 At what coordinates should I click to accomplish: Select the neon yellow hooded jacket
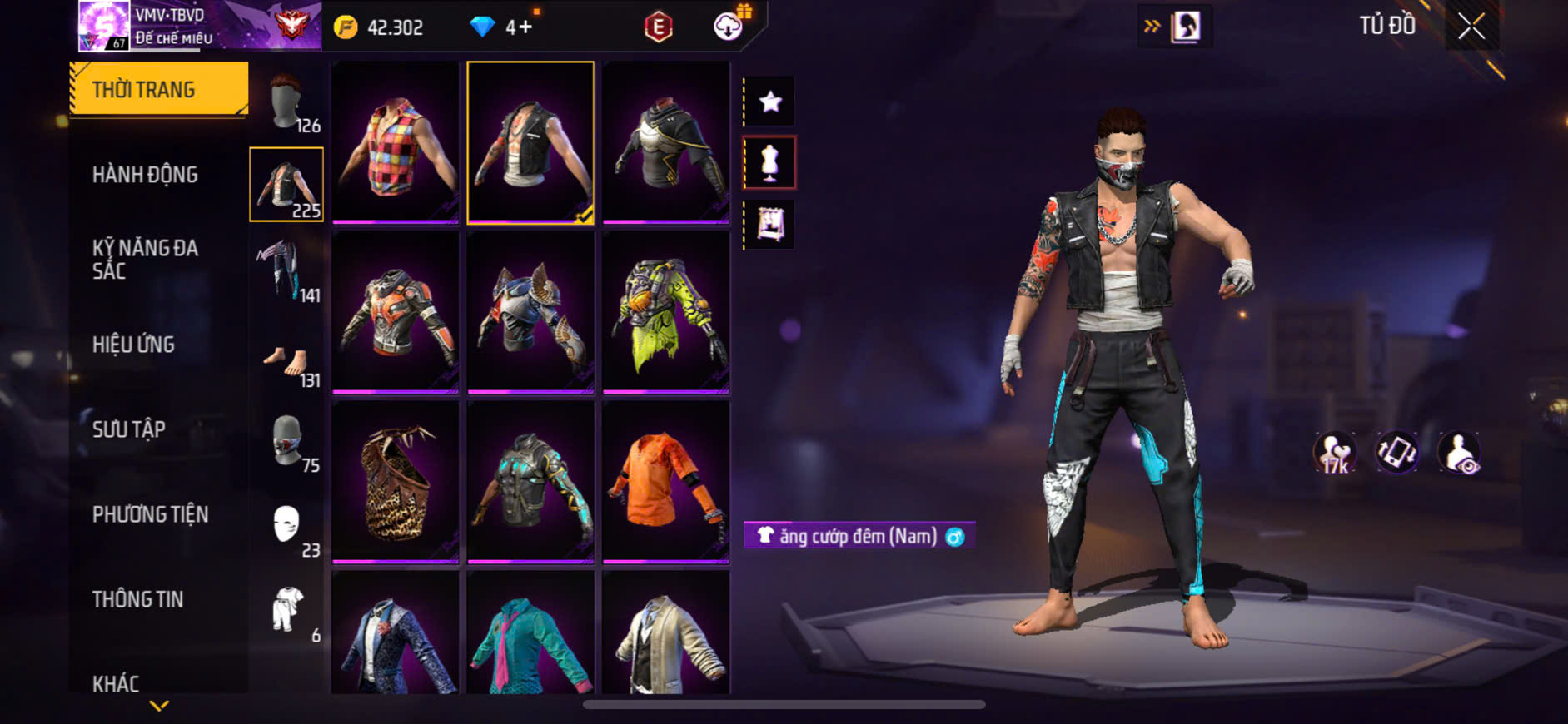pyautogui.click(x=665, y=312)
